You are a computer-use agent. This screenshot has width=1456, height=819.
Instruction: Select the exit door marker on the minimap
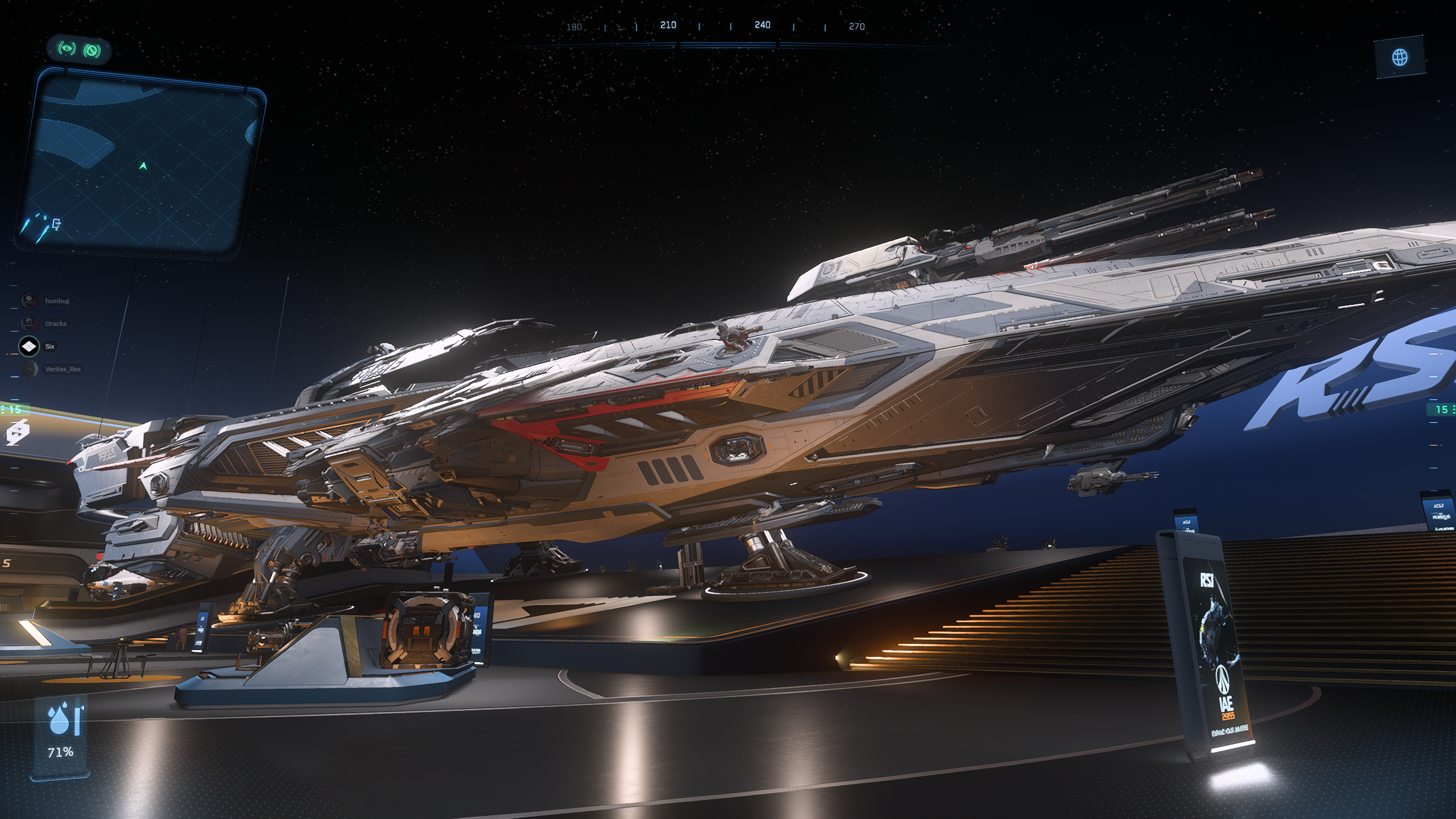[x=56, y=224]
